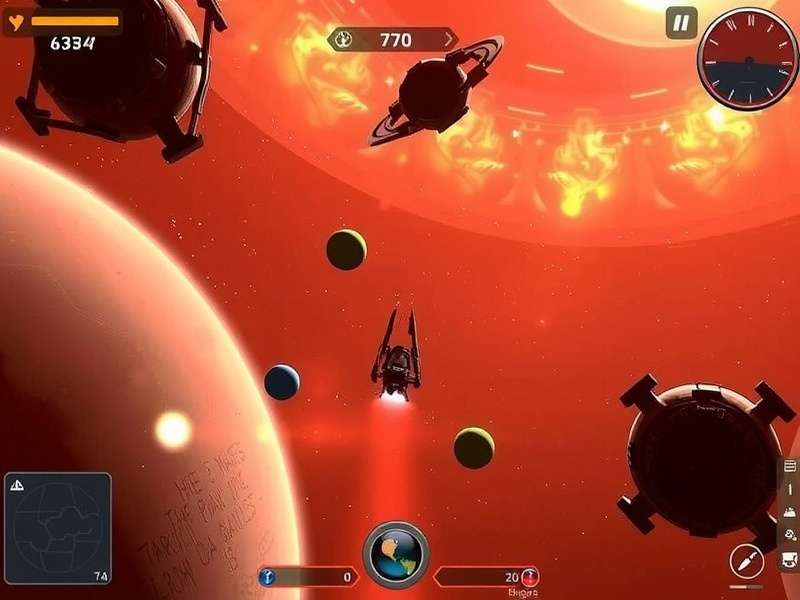Select the red orb resource icon
The height and width of the screenshot is (600, 800).
pos(529,577)
